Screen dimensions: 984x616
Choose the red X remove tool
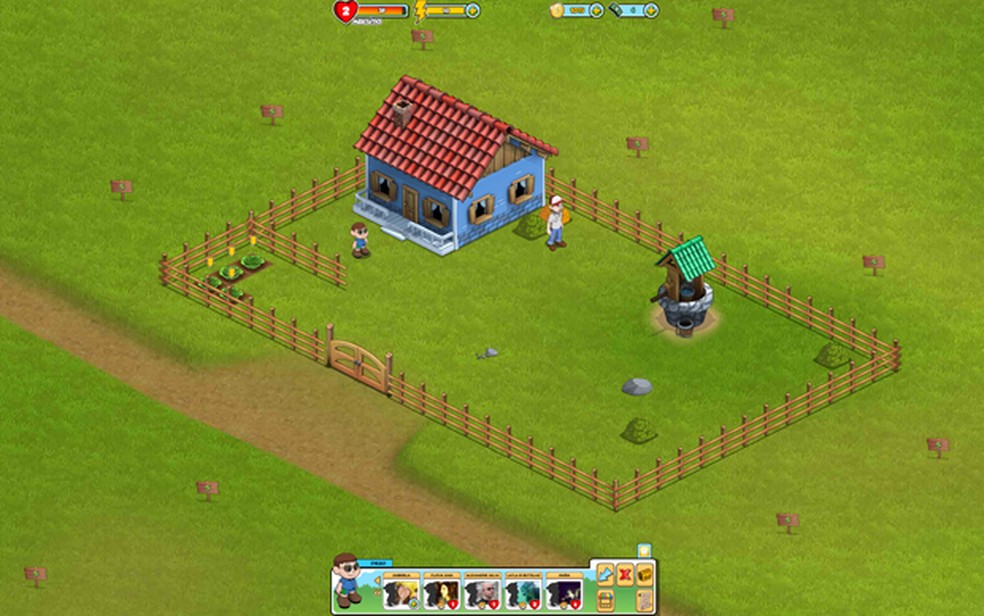[626, 574]
